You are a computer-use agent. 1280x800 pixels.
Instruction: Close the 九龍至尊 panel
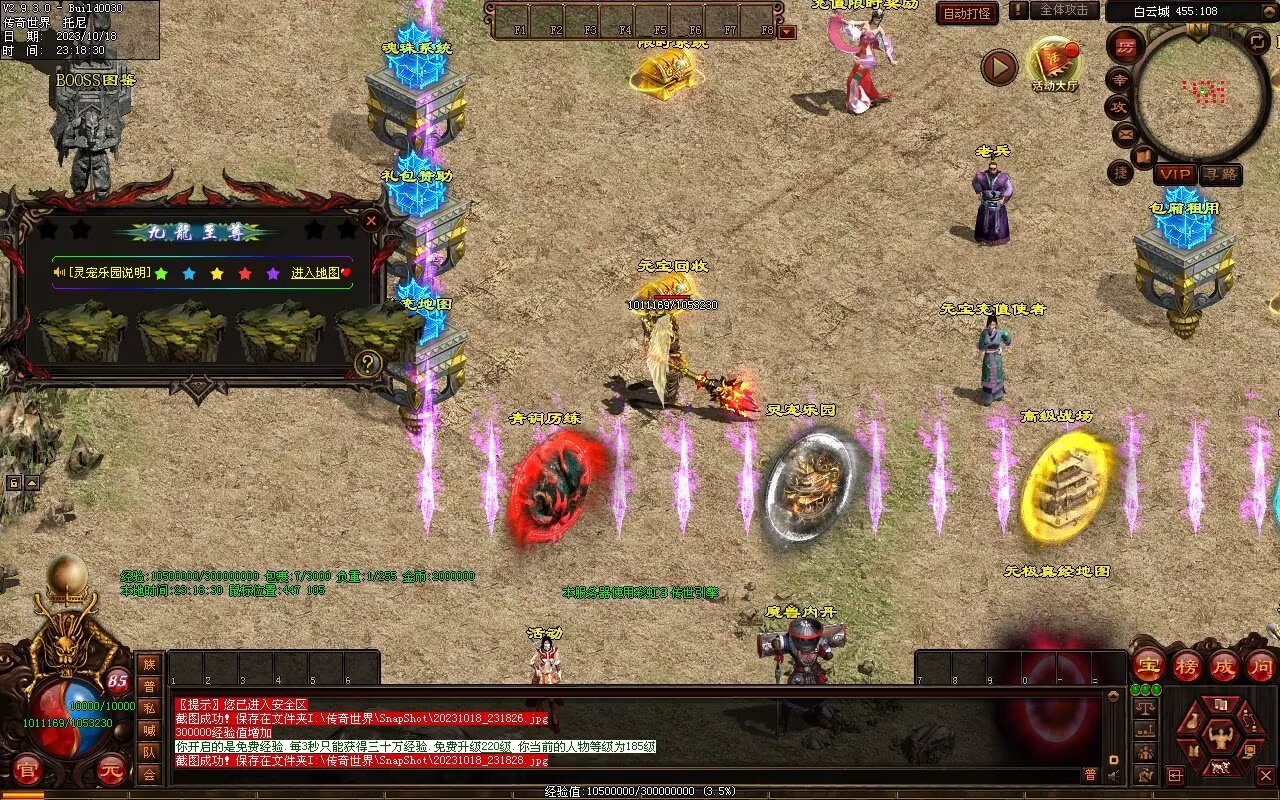tap(371, 220)
